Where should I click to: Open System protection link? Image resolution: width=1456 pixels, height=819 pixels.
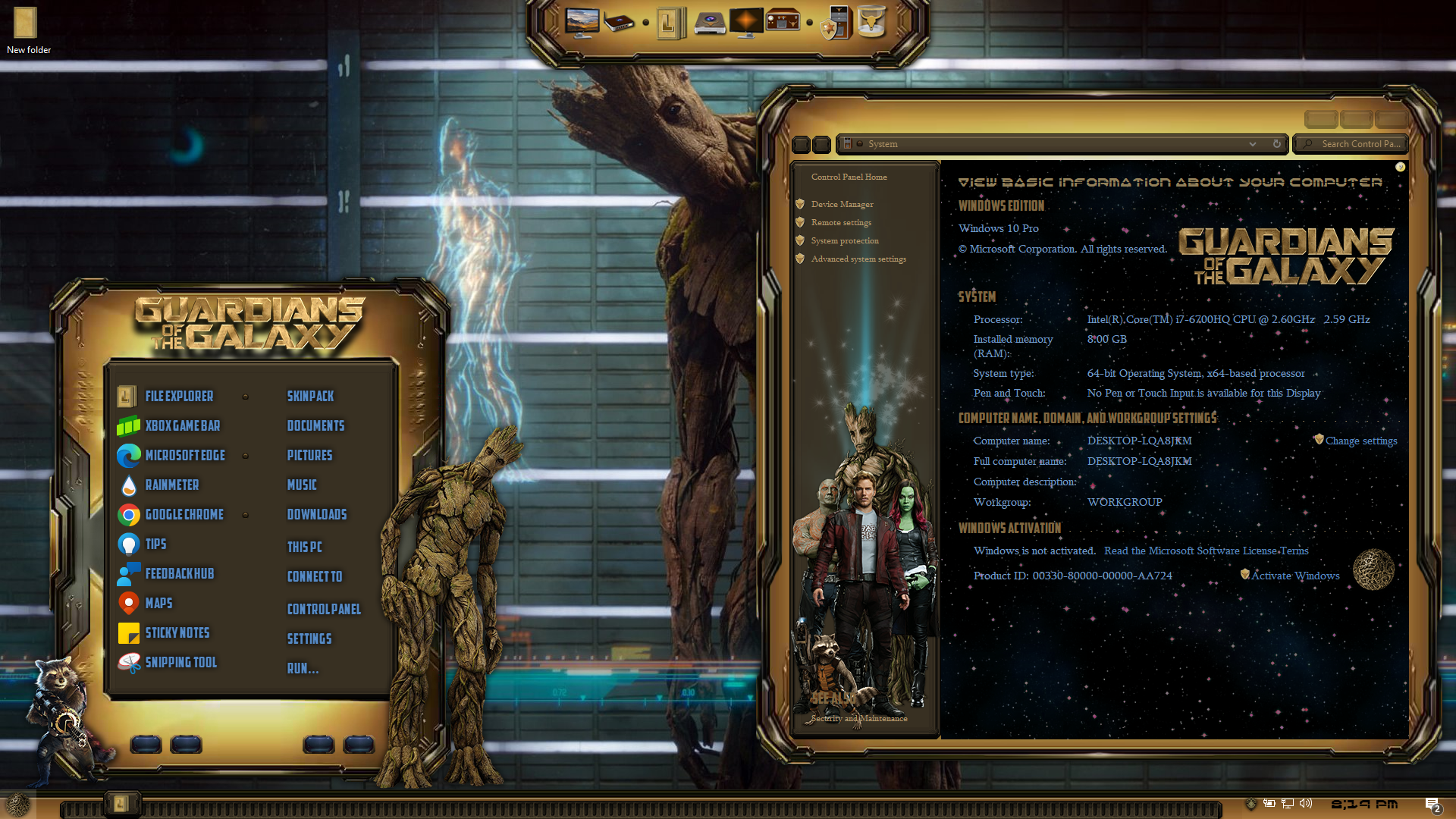(x=845, y=240)
